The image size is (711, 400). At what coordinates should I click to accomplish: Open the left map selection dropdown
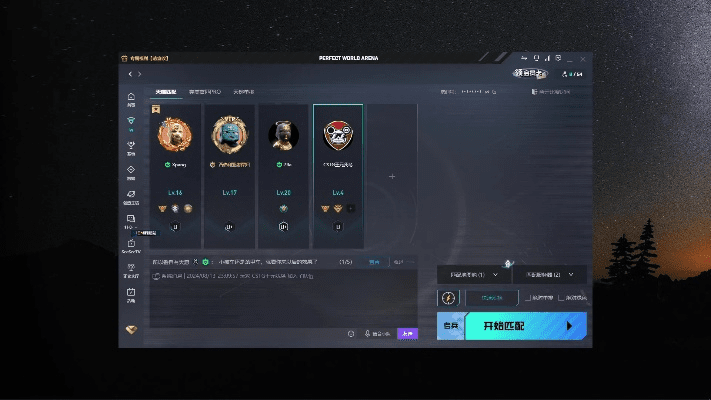click(x=473, y=274)
